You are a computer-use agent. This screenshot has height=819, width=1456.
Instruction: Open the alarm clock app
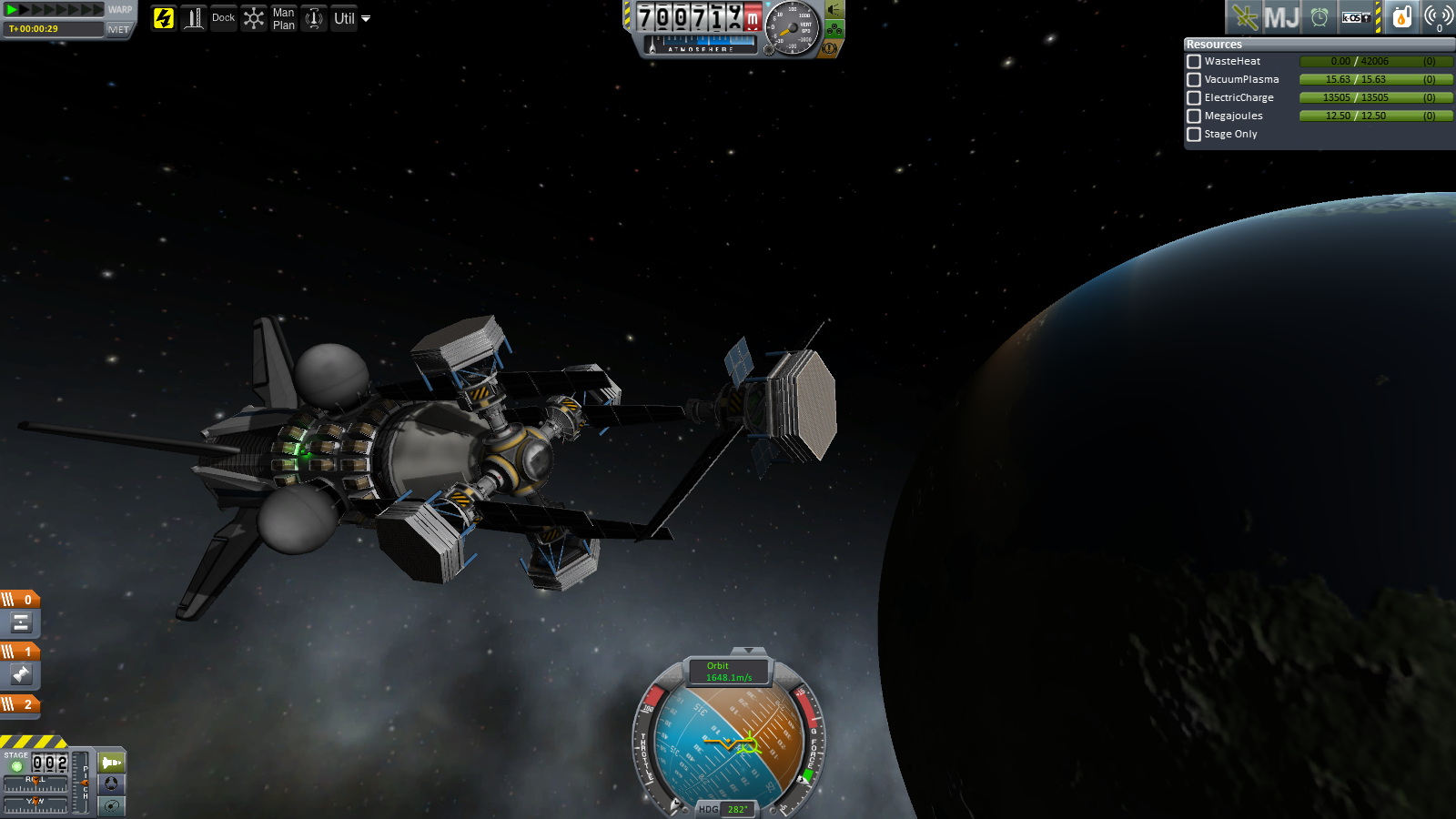1319,17
